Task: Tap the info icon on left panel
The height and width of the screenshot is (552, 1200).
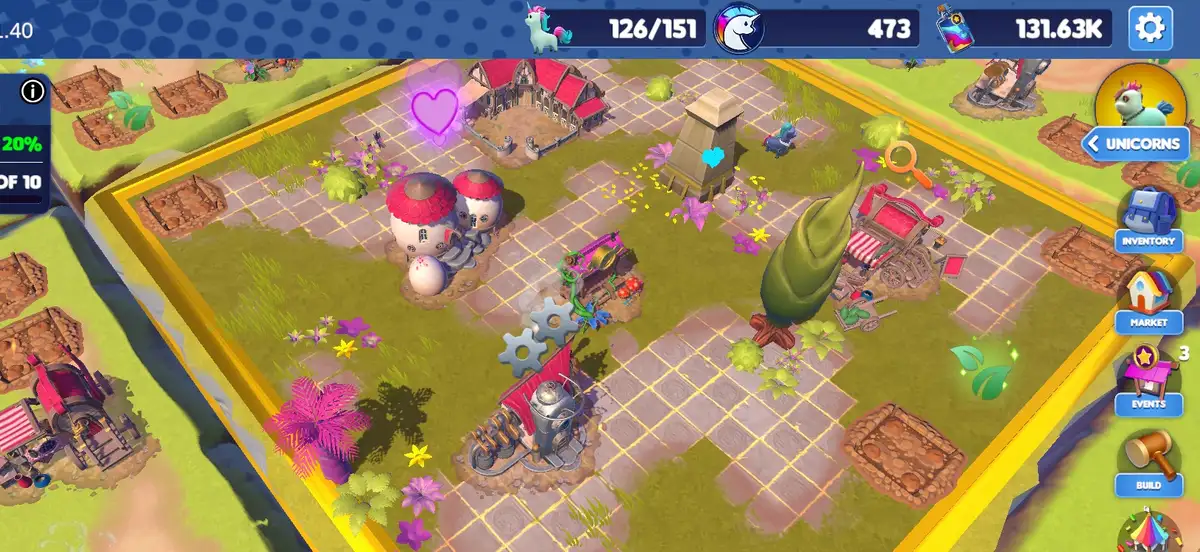Action: click(x=33, y=92)
